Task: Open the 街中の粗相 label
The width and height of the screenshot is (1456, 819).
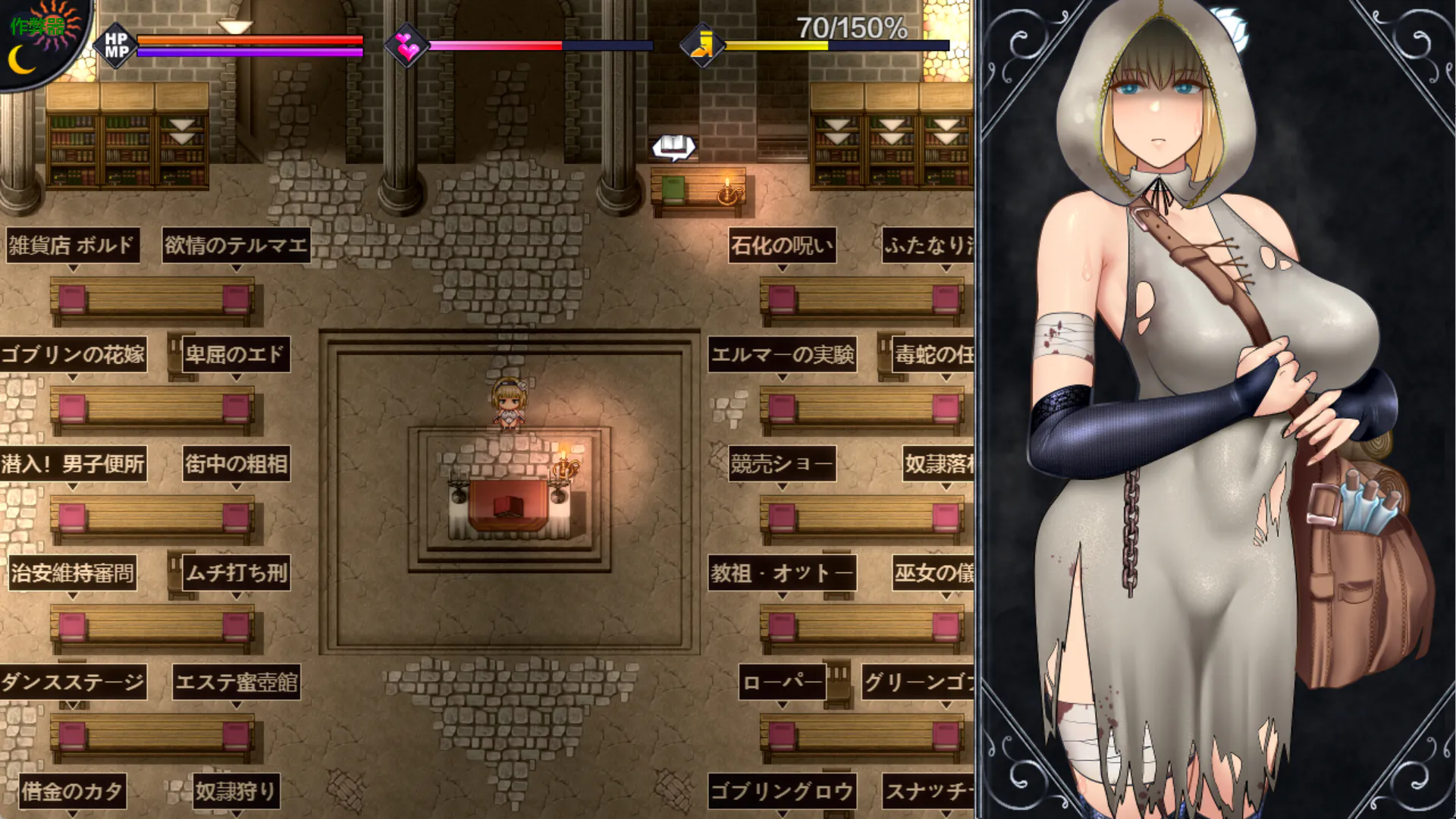Action: 236,464
